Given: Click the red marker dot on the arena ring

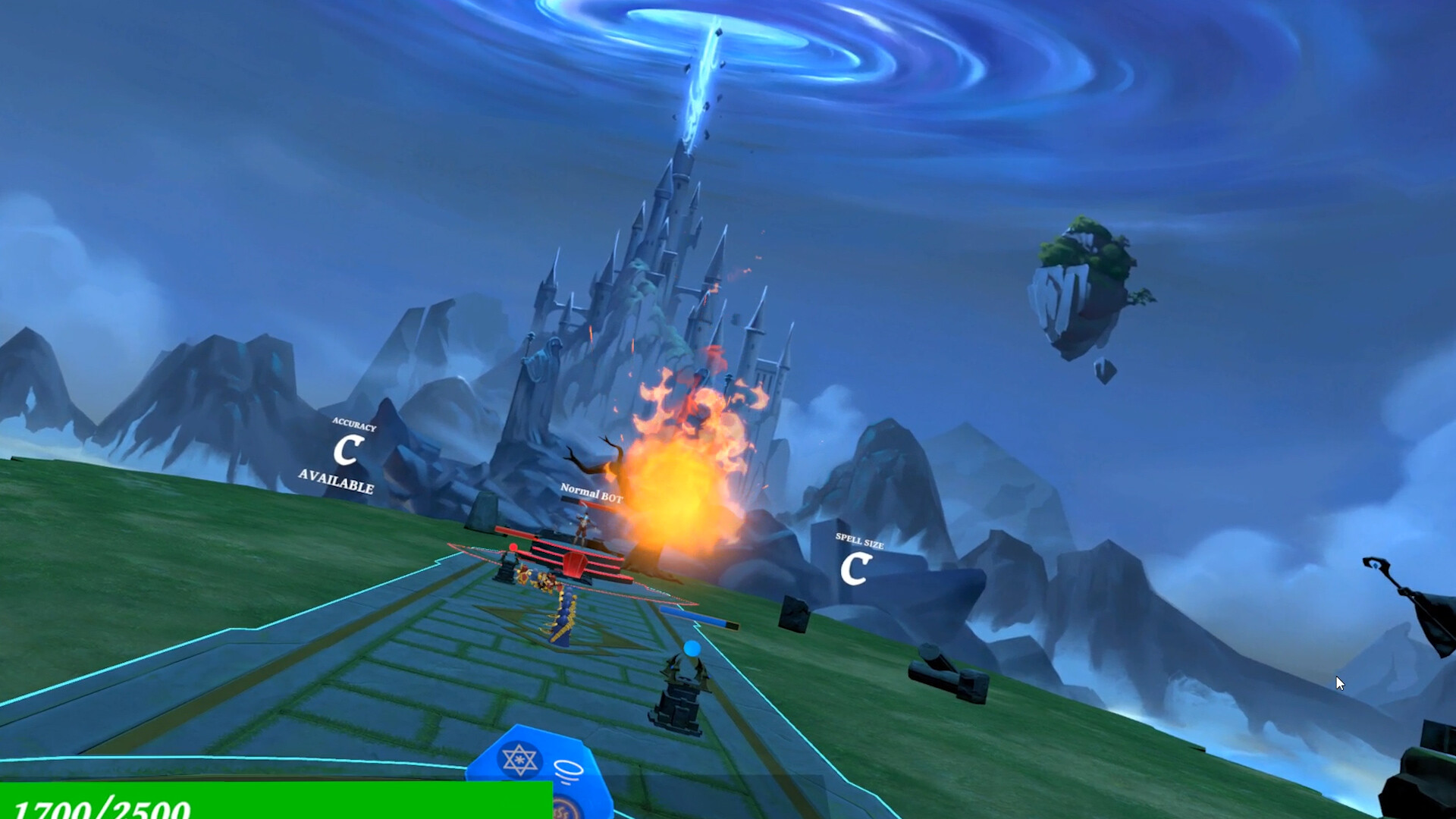Looking at the screenshot, I should pyautogui.click(x=514, y=548).
